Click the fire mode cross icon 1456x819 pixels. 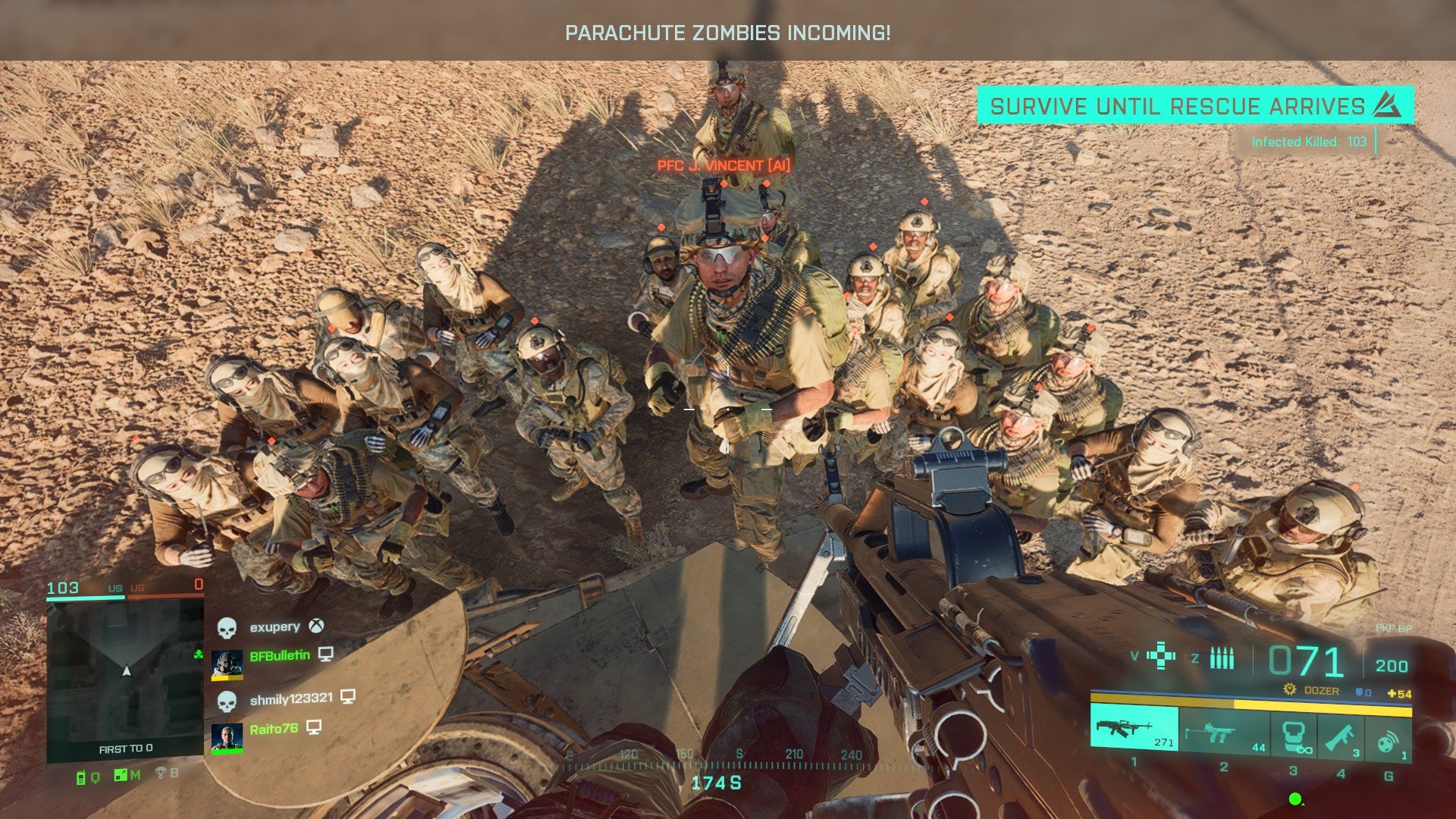[x=1160, y=656]
